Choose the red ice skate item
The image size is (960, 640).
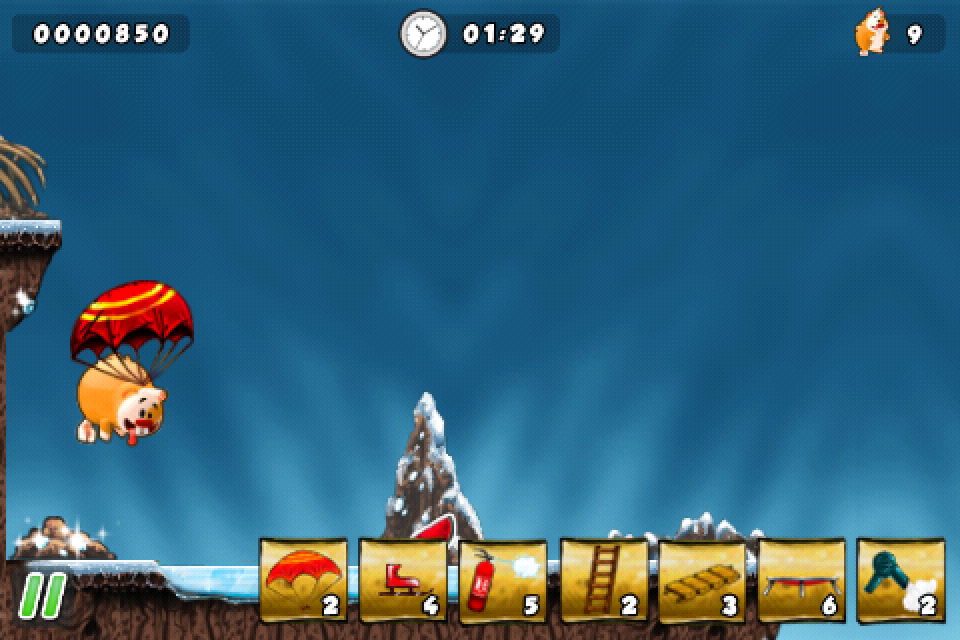point(402,581)
